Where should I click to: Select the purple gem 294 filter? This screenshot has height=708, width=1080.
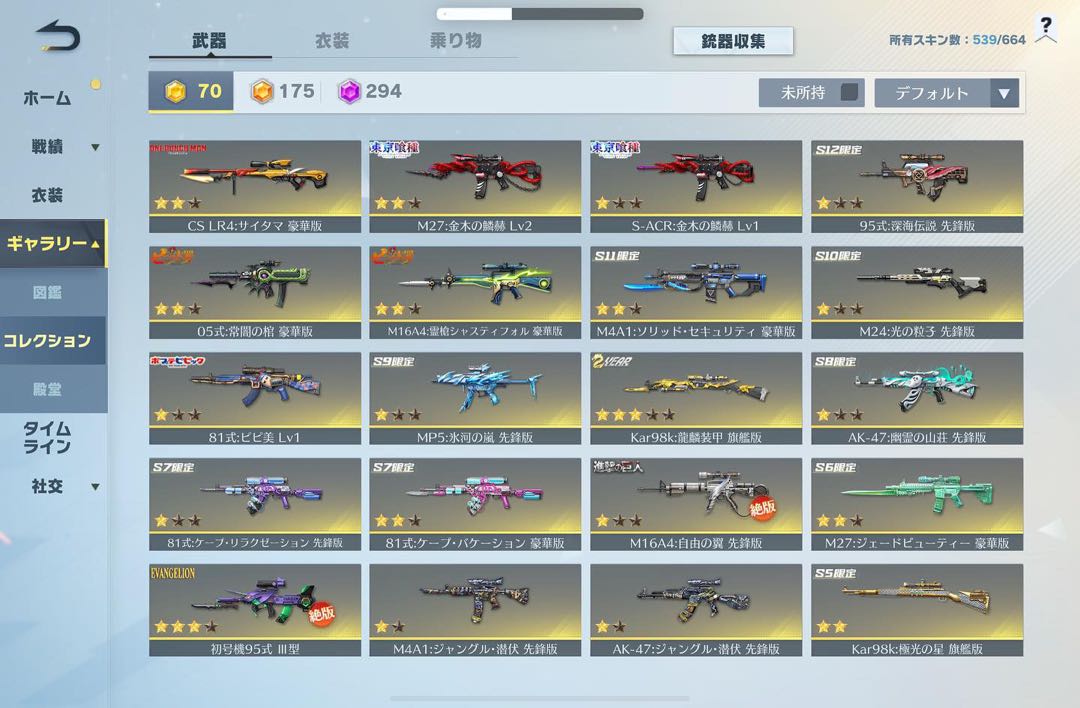[370, 92]
